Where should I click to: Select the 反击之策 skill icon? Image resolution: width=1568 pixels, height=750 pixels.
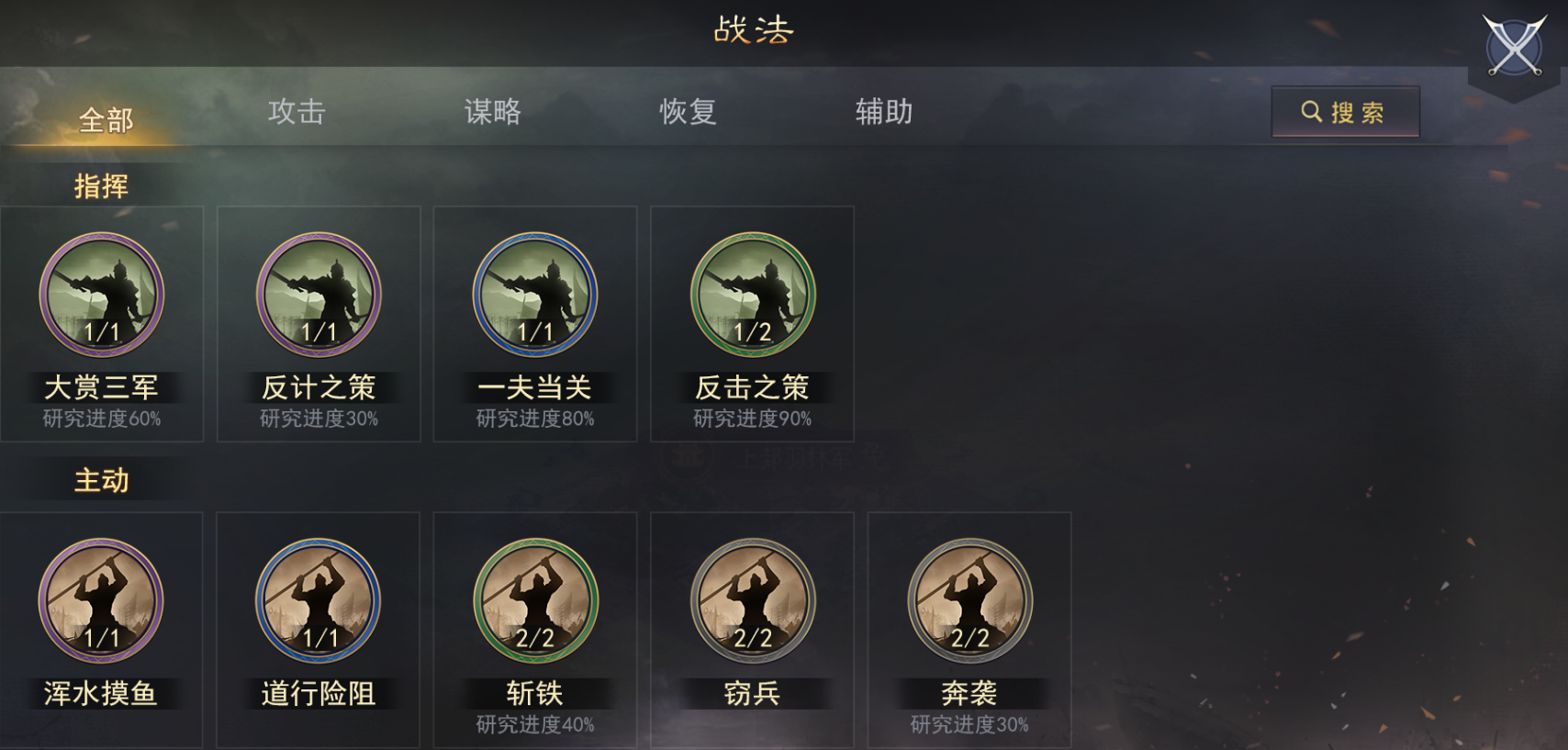(751, 294)
